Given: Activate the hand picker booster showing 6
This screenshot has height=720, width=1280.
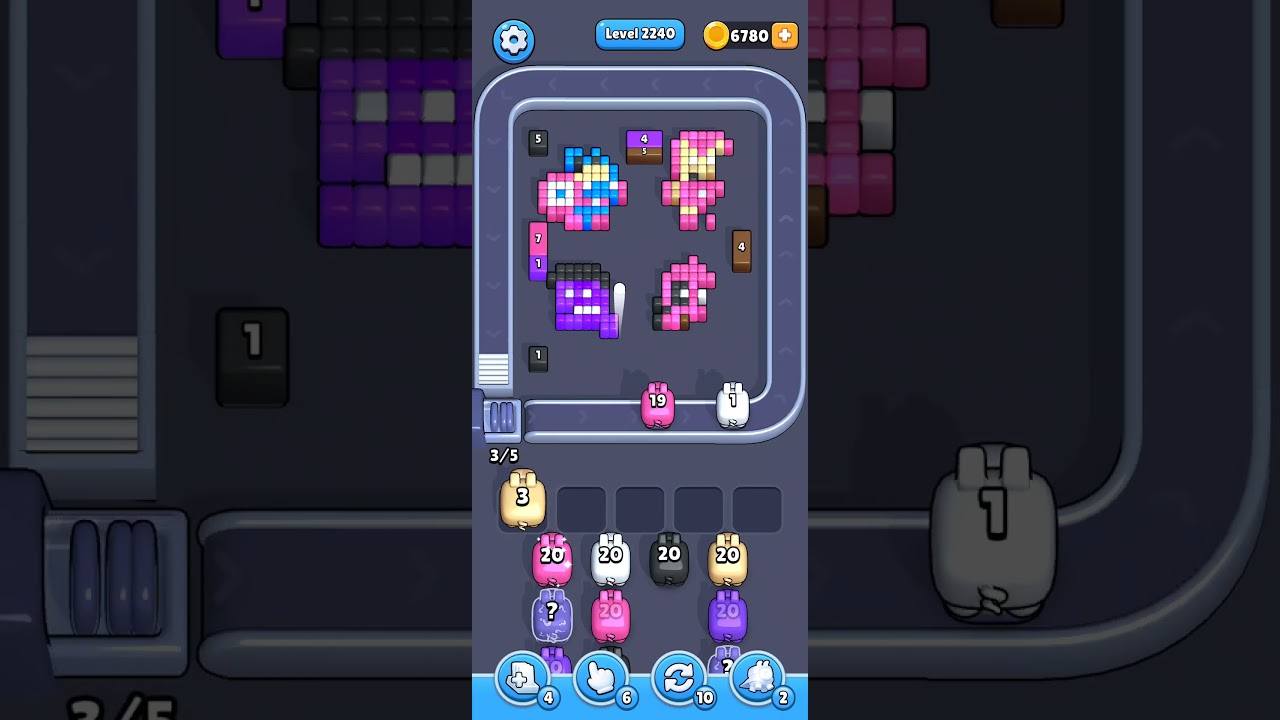Looking at the screenshot, I should 600,678.
